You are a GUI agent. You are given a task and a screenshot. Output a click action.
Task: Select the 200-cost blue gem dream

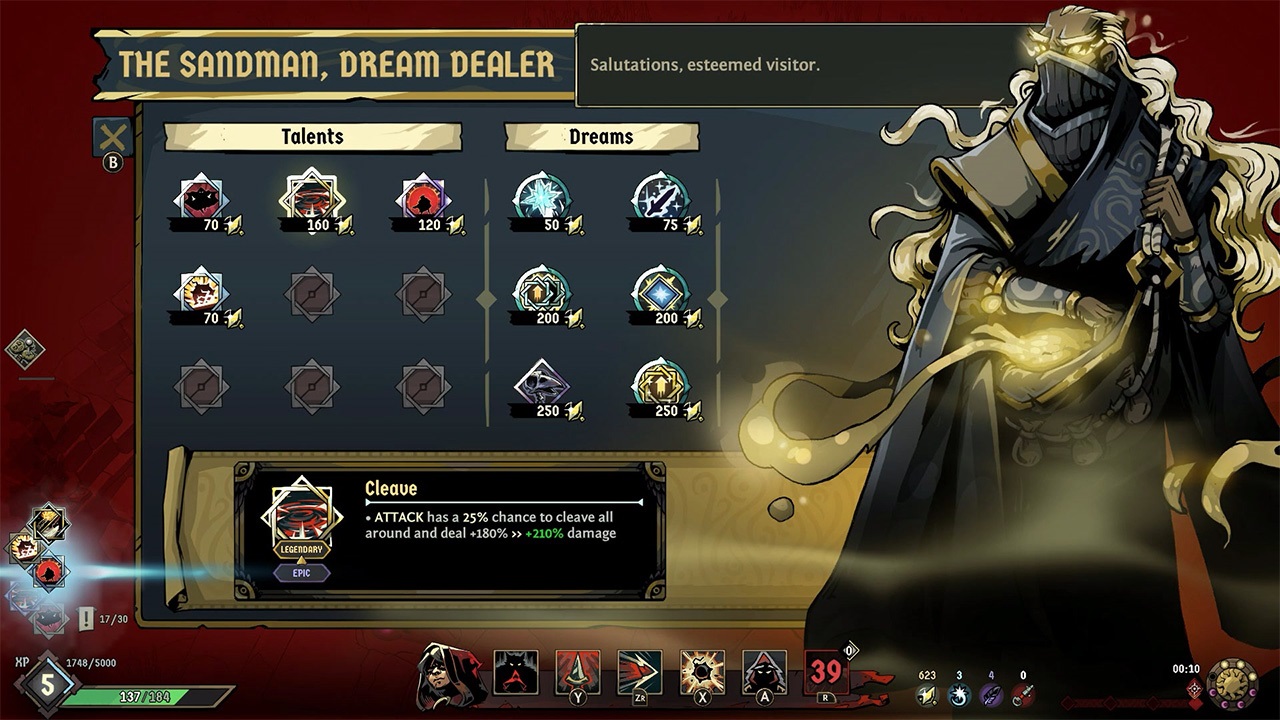click(660, 290)
